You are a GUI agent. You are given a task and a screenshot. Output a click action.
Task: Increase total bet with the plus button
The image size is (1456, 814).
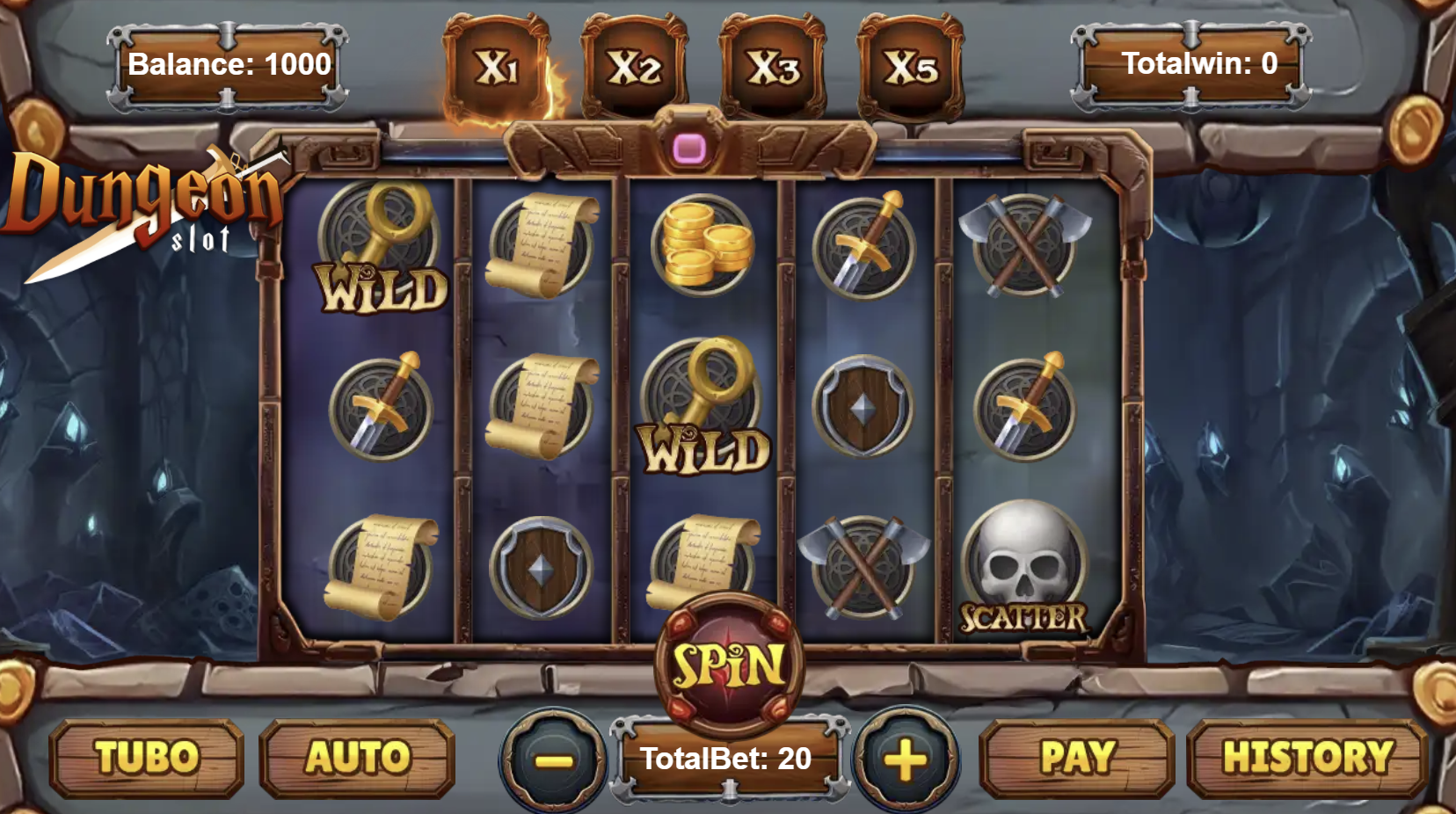click(906, 760)
